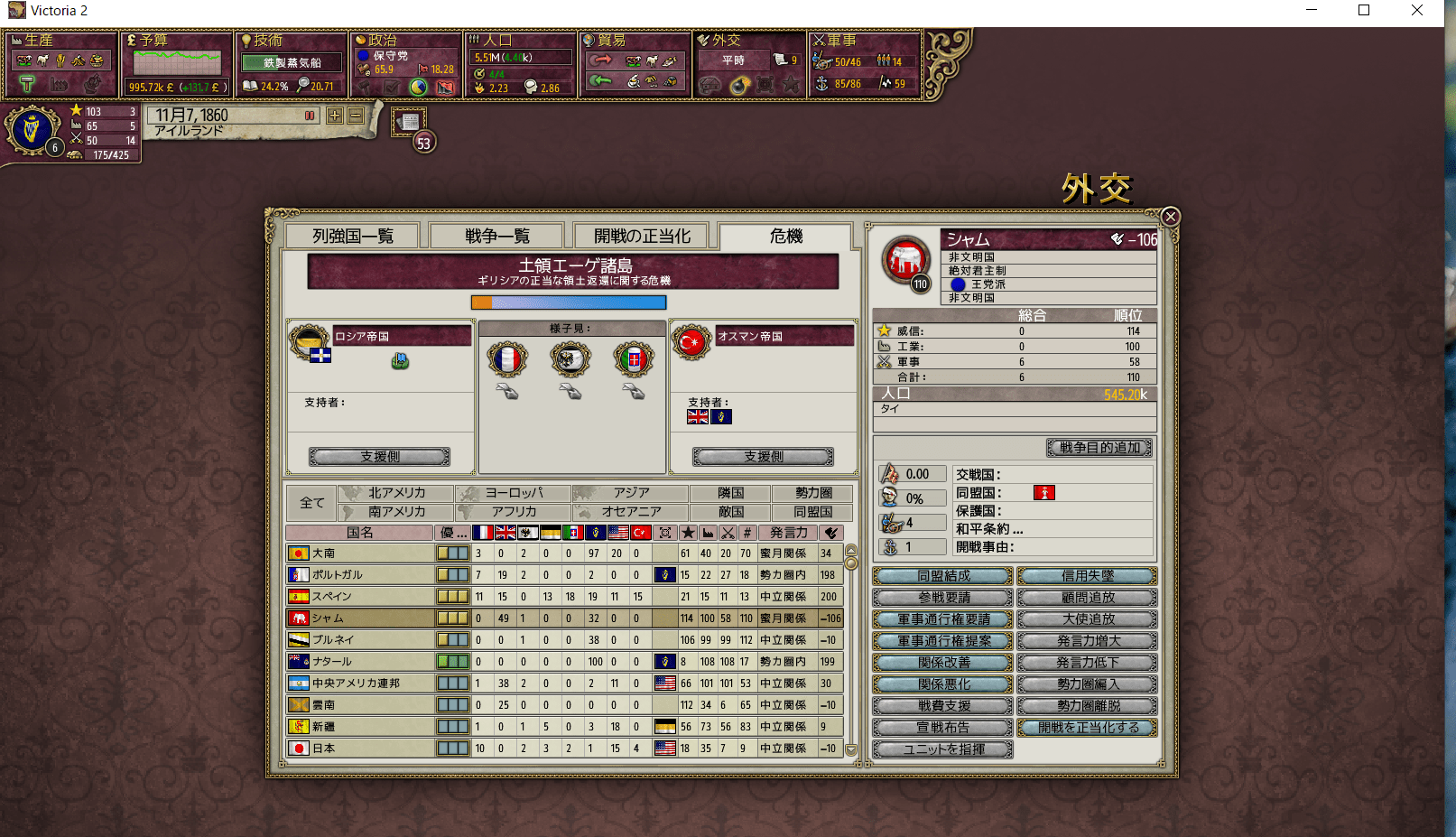This screenshot has width=1456, height=837.
Task: Filter country list by 同盟国 allies
Action: (811, 512)
